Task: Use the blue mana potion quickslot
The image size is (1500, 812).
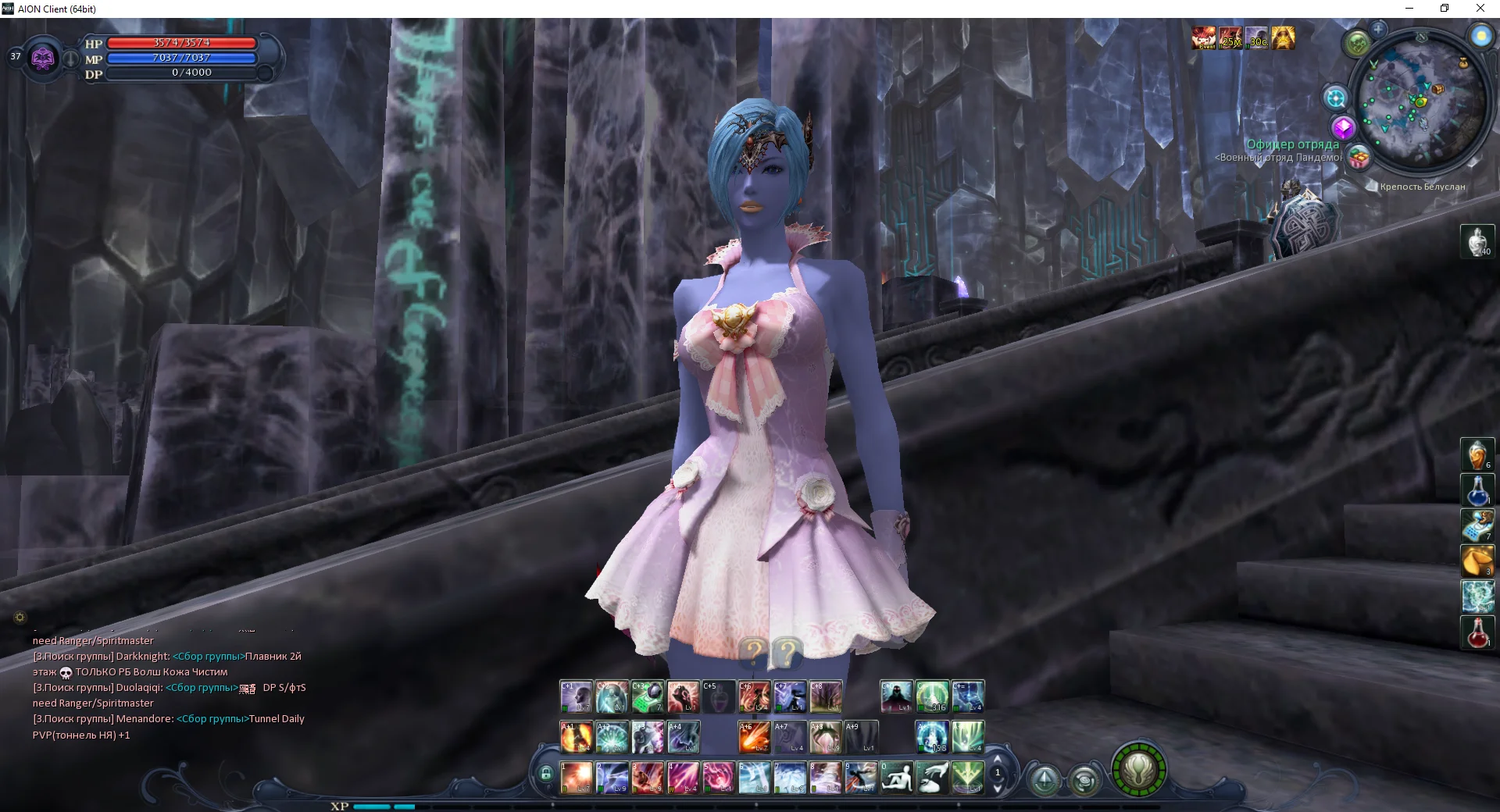Action: pos(1477,490)
